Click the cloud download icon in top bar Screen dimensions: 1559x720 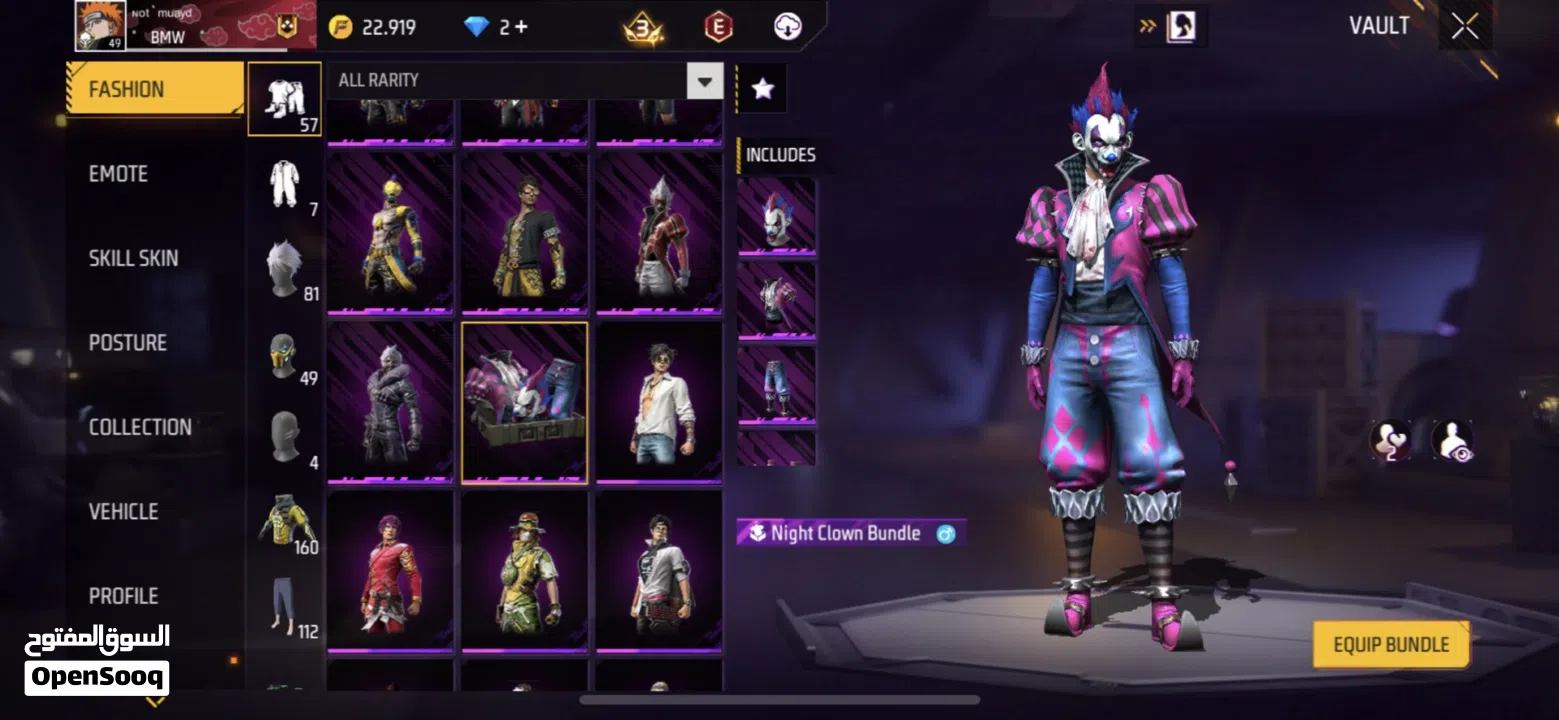(x=786, y=26)
